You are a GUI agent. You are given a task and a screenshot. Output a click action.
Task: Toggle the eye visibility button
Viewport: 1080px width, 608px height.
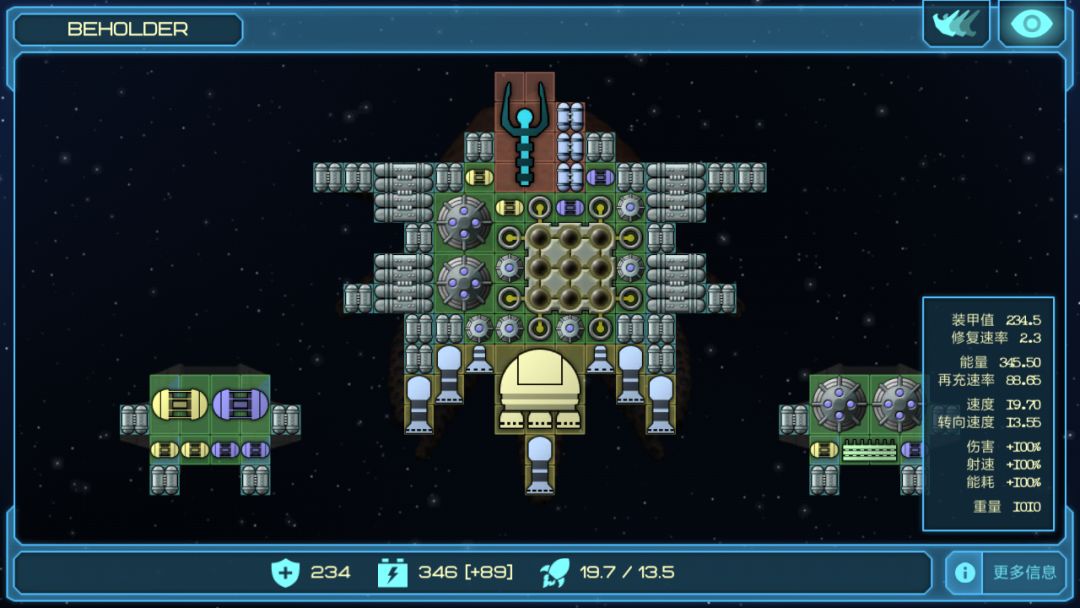[x=1031, y=24]
